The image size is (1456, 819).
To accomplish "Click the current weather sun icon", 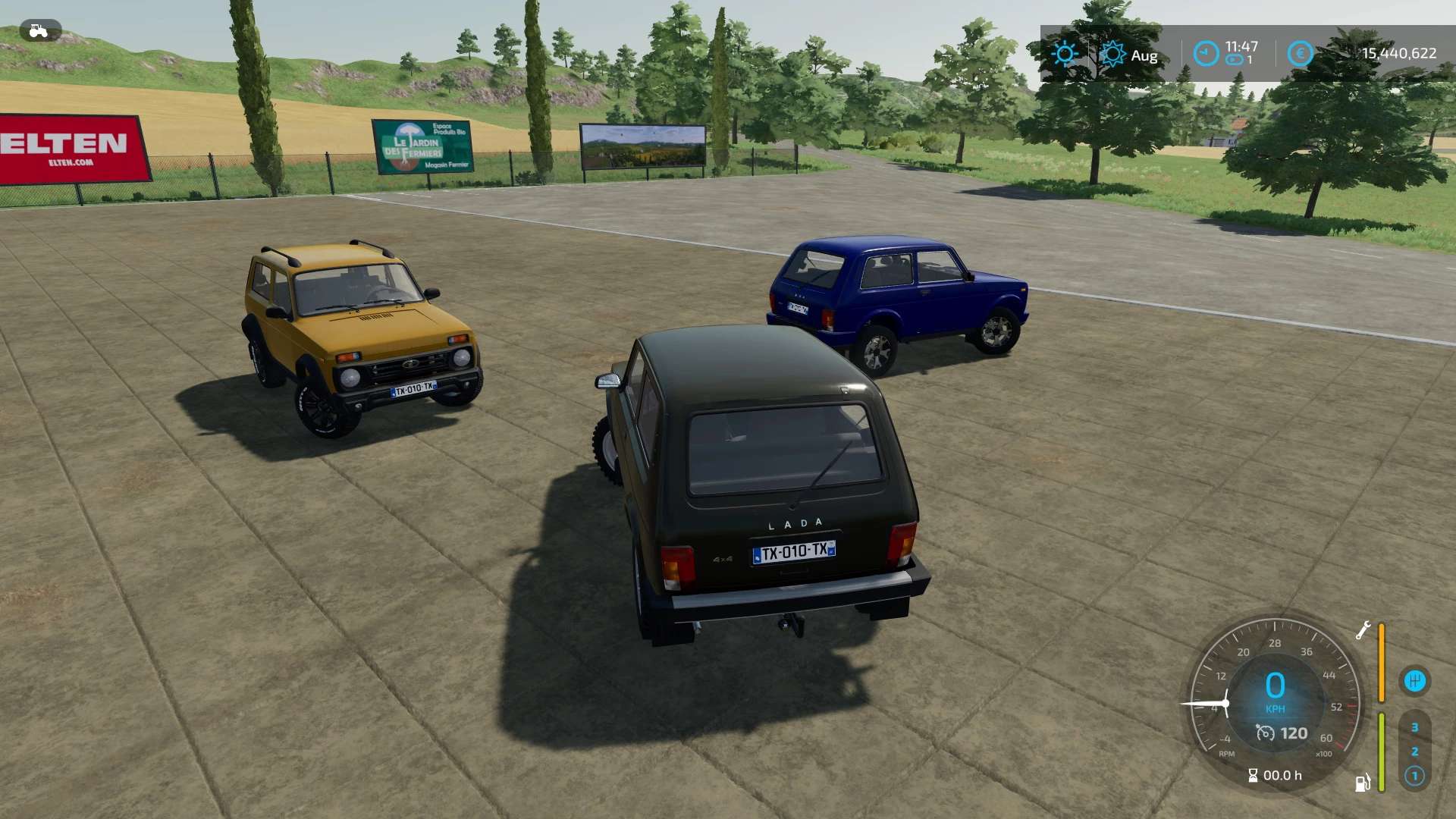I will point(1065,53).
